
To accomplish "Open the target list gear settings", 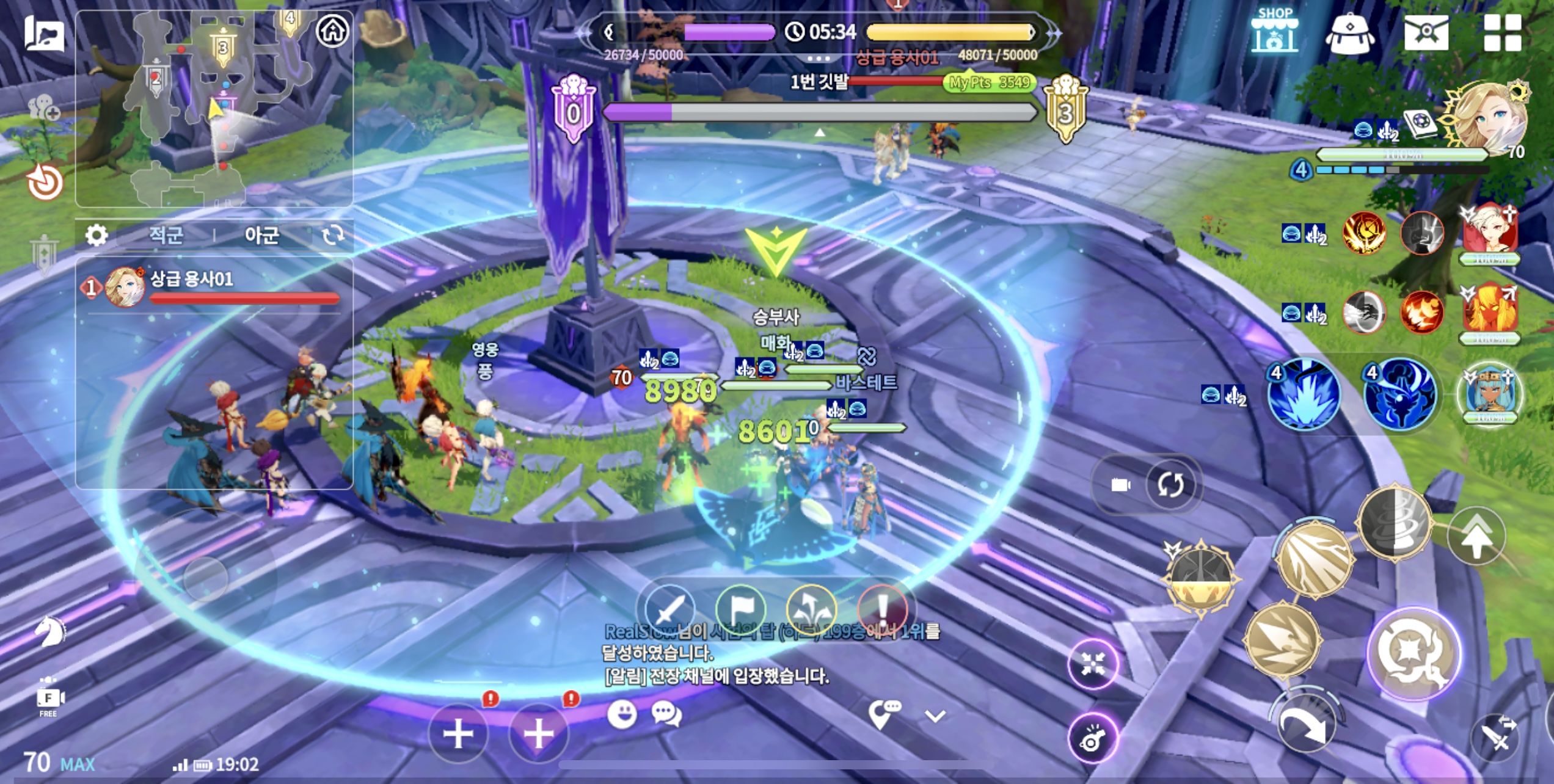I will [x=97, y=235].
